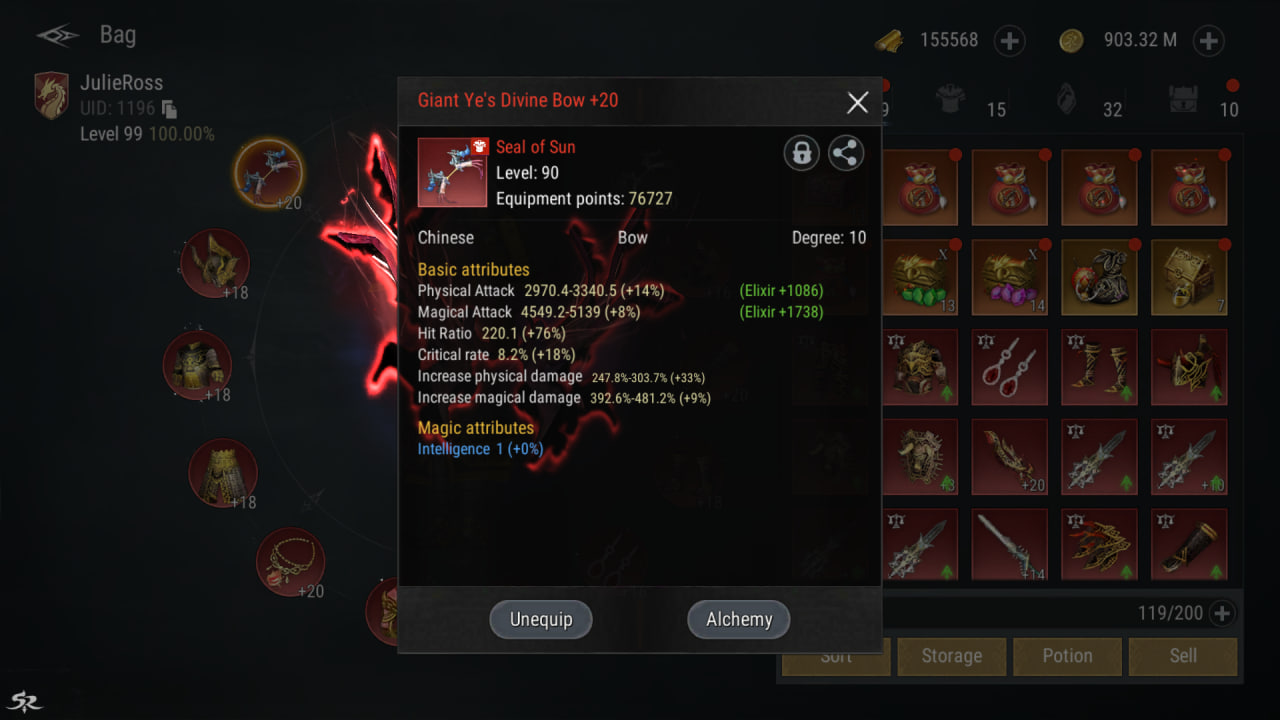Close the Giant Ye's Divine Bow popup

[x=857, y=101]
